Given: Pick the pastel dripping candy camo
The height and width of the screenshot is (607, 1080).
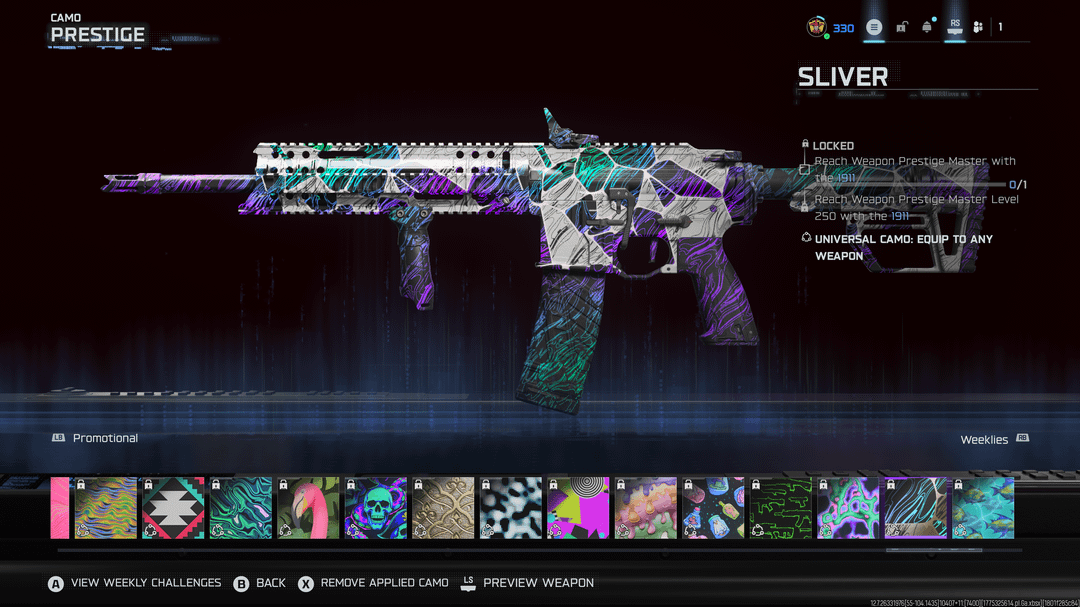Looking at the screenshot, I should click(646, 508).
